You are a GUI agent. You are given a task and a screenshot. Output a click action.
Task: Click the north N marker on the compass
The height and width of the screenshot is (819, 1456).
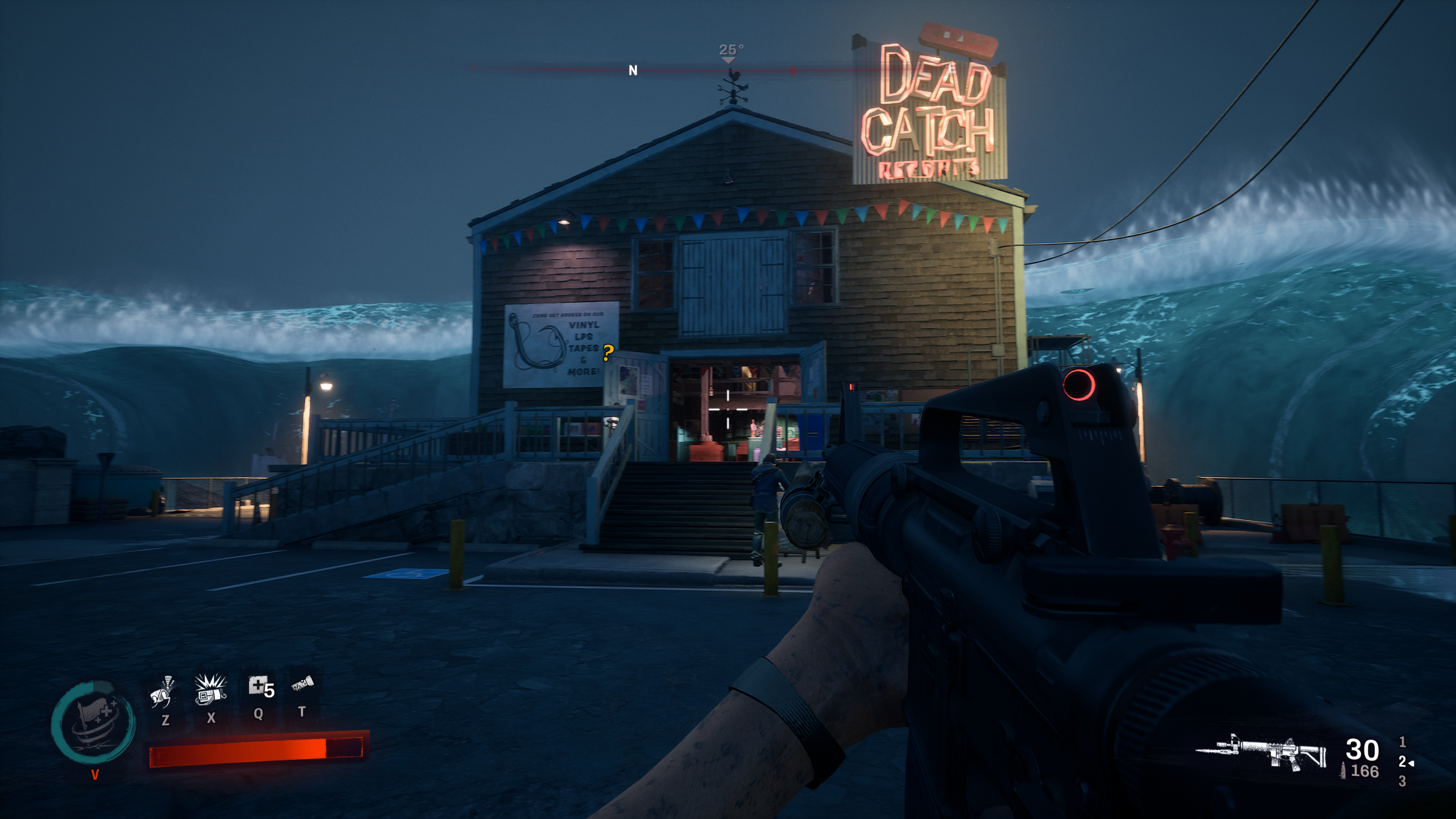click(x=631, y=69)
